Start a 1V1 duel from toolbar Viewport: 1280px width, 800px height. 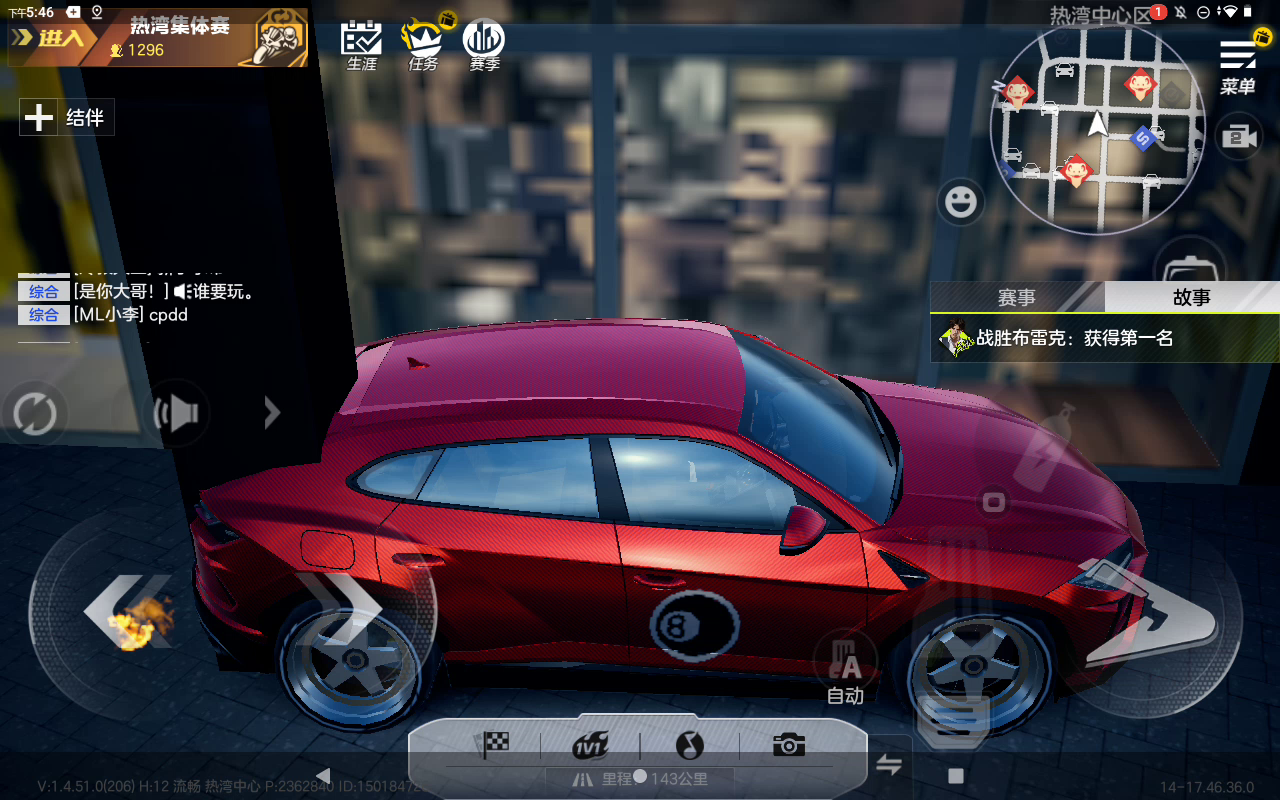point(591,745)
